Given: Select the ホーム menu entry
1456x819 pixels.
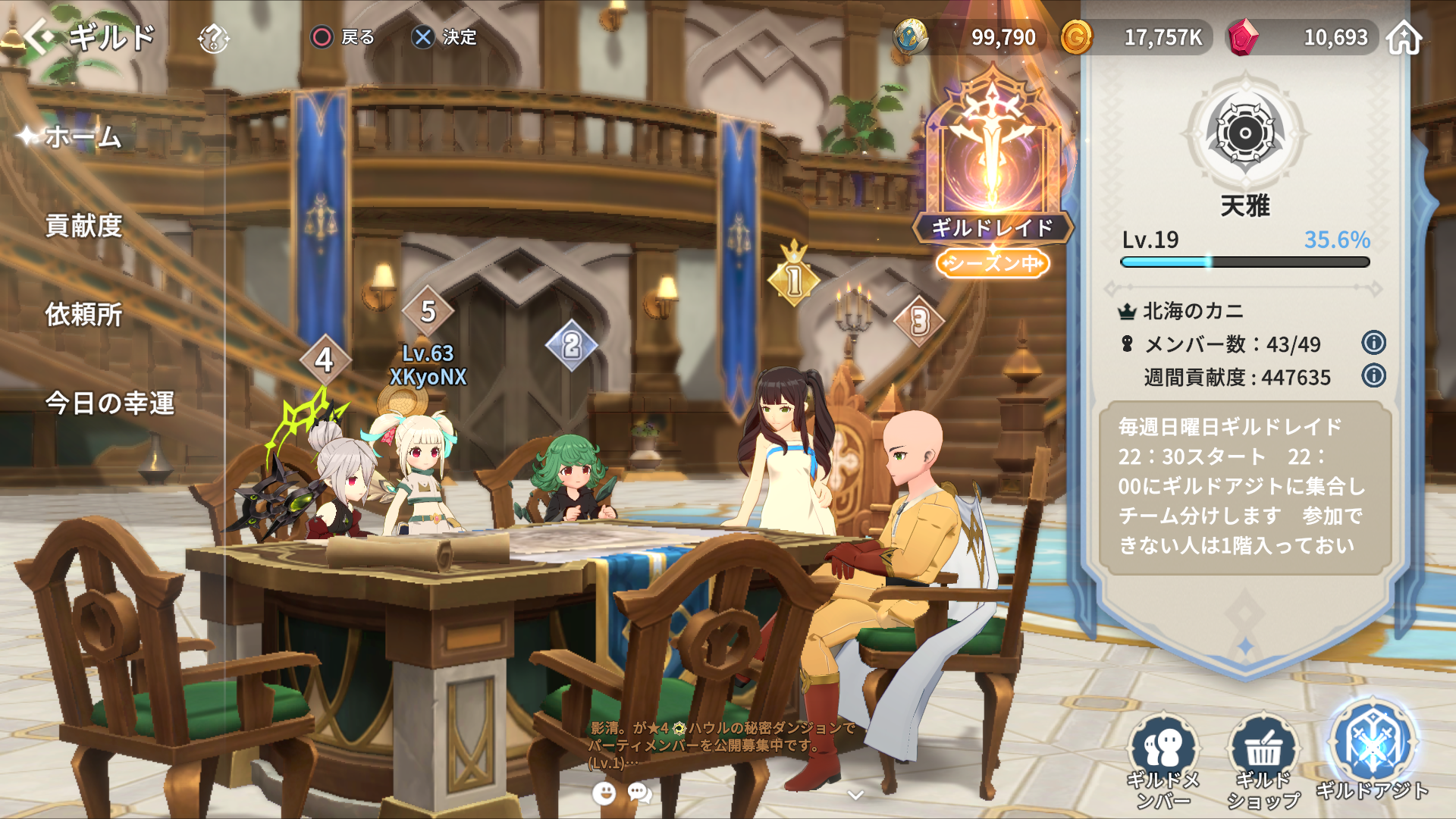Looking at the screenshot, I should pos(83,137).
